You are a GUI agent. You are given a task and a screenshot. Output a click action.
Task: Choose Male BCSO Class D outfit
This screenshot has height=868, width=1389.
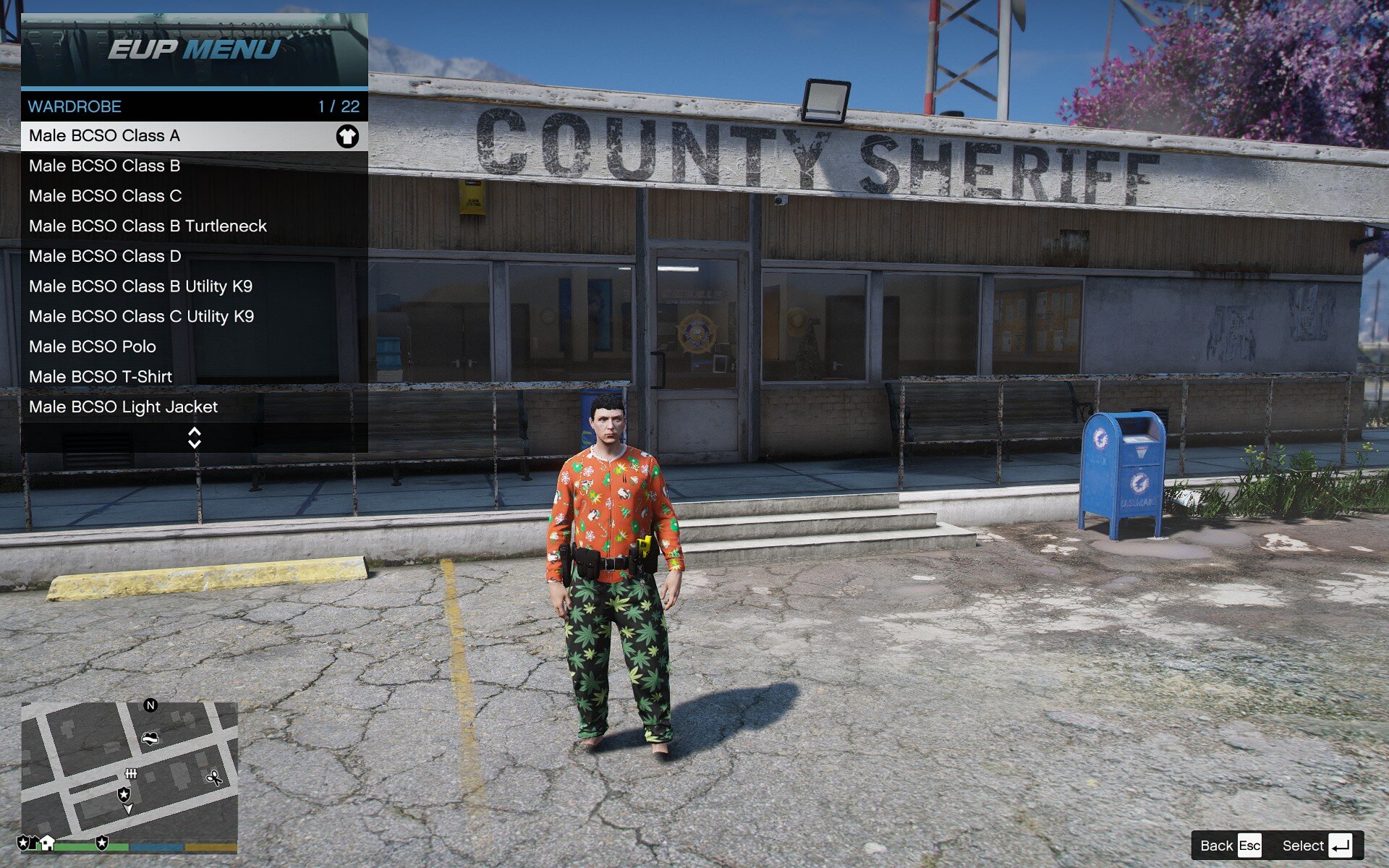pos(194,256)
